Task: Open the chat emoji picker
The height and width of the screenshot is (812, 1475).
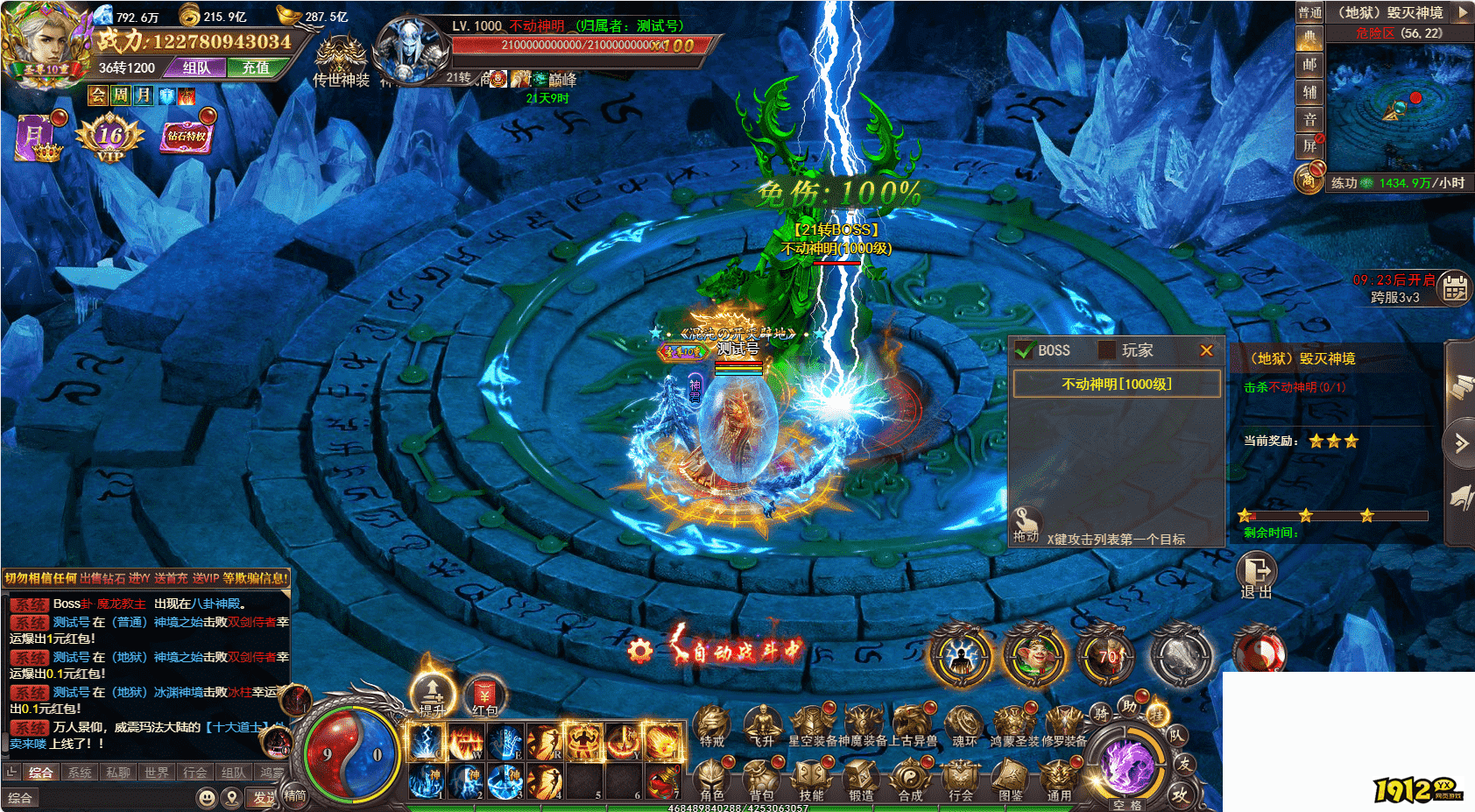Action: [x=207, y=797]
